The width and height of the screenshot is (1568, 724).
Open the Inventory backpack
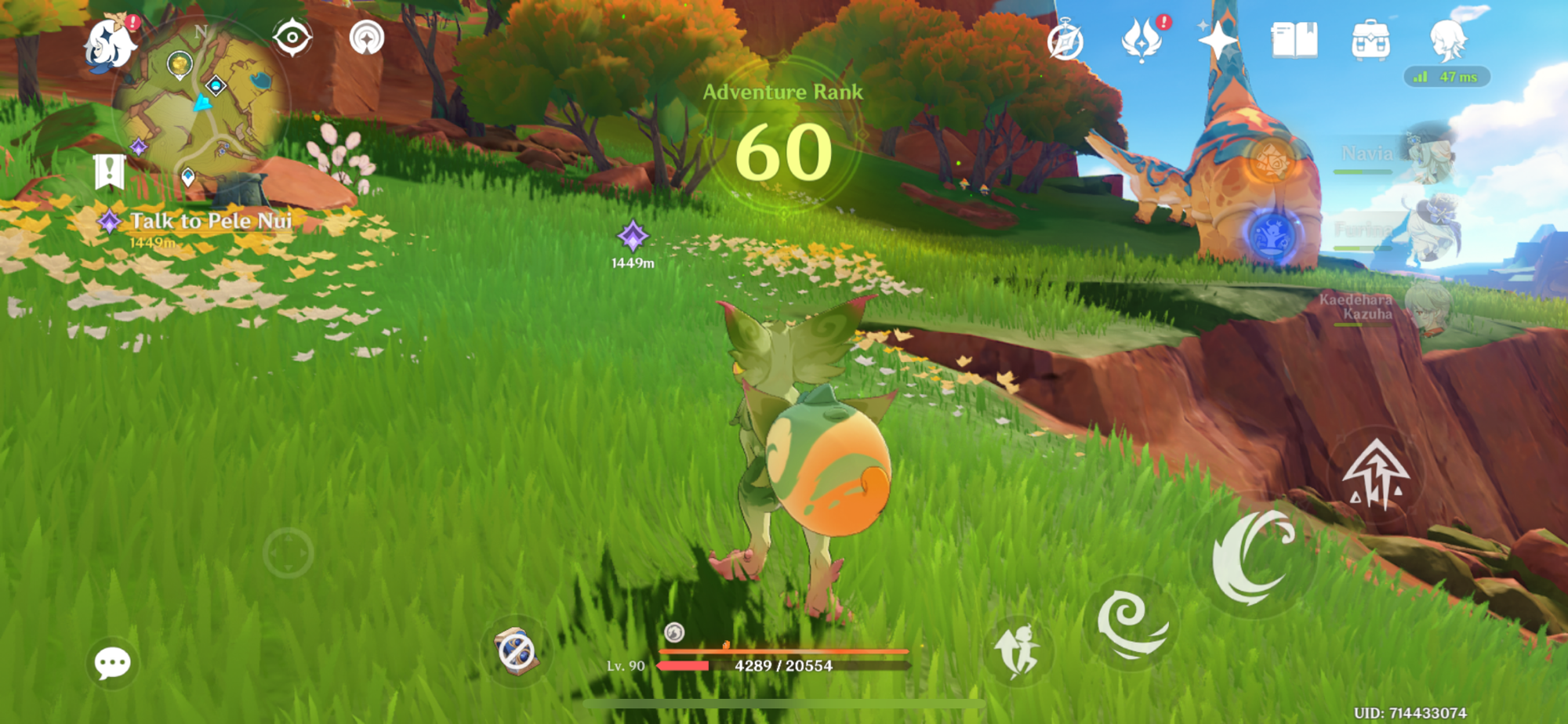1370,41
